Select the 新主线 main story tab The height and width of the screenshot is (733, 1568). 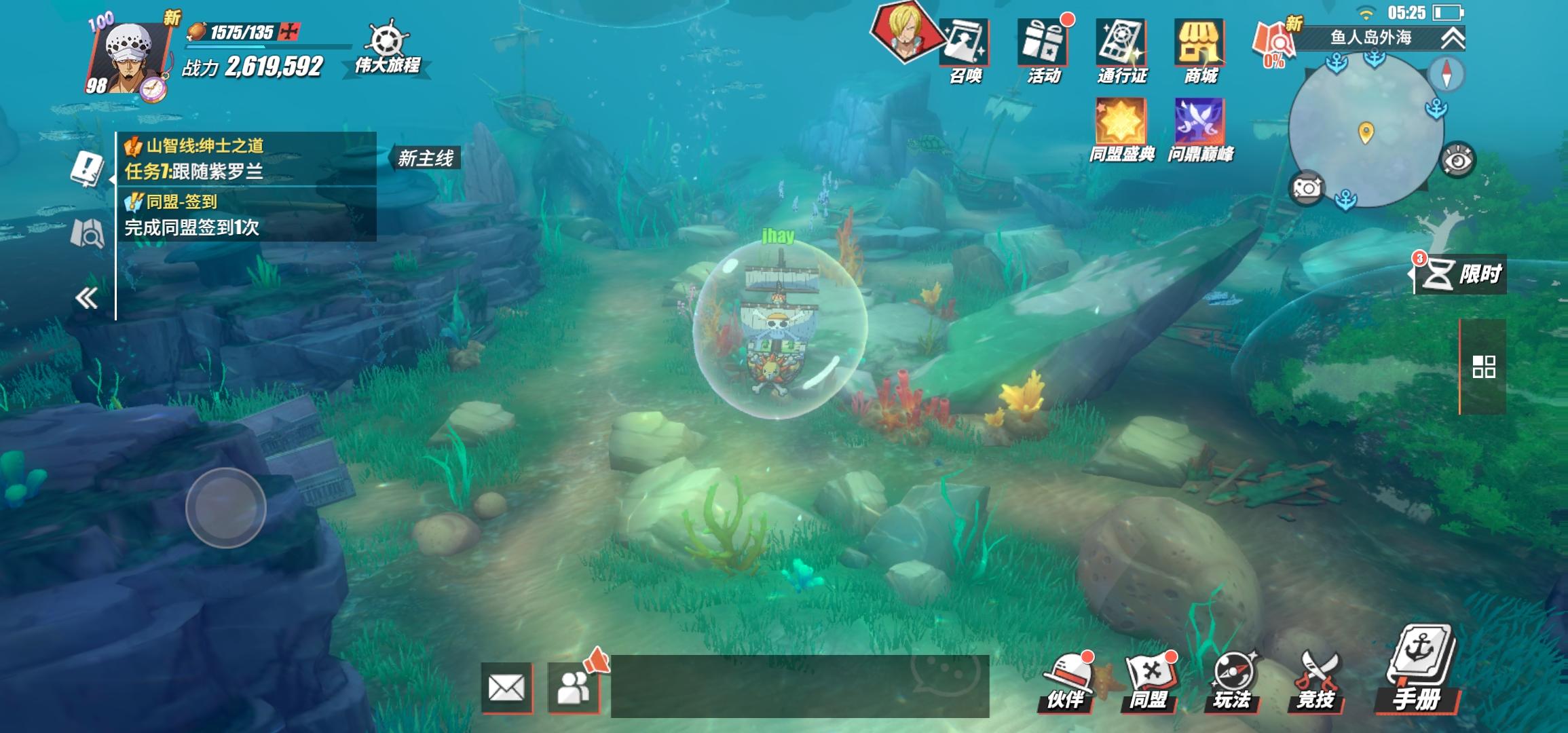coord(429,155)
